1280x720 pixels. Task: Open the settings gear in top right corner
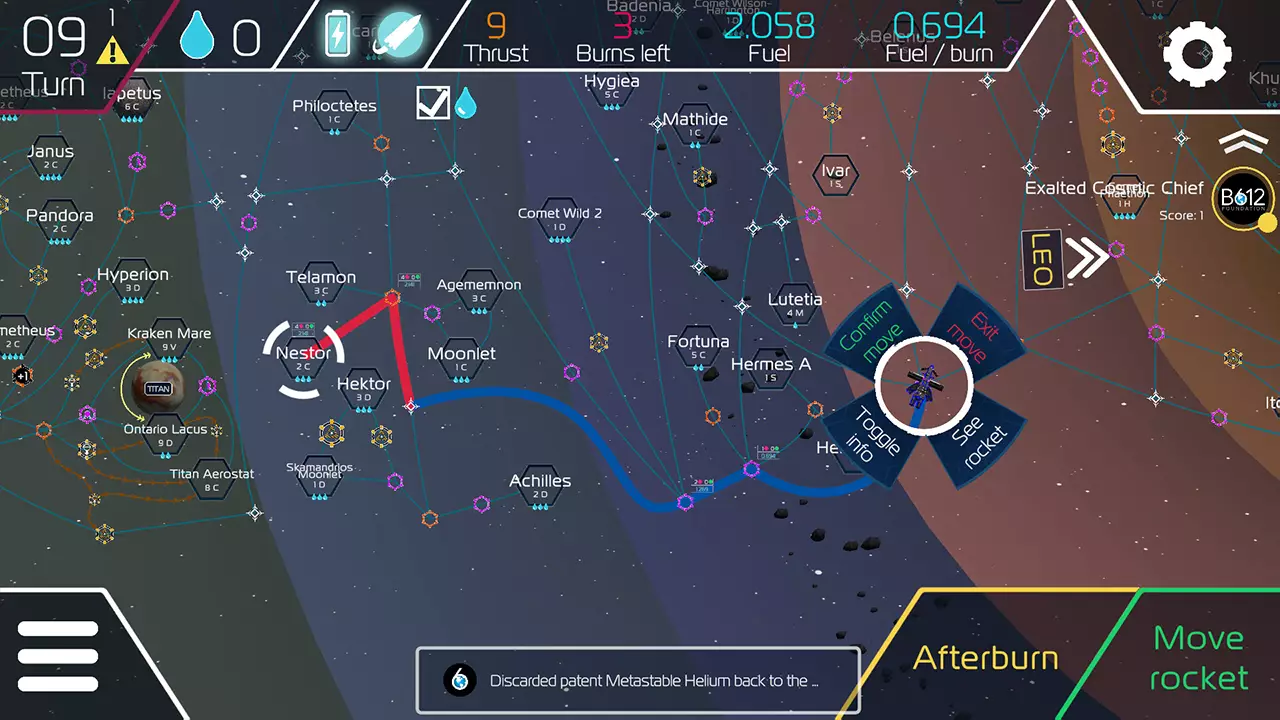1199,55
